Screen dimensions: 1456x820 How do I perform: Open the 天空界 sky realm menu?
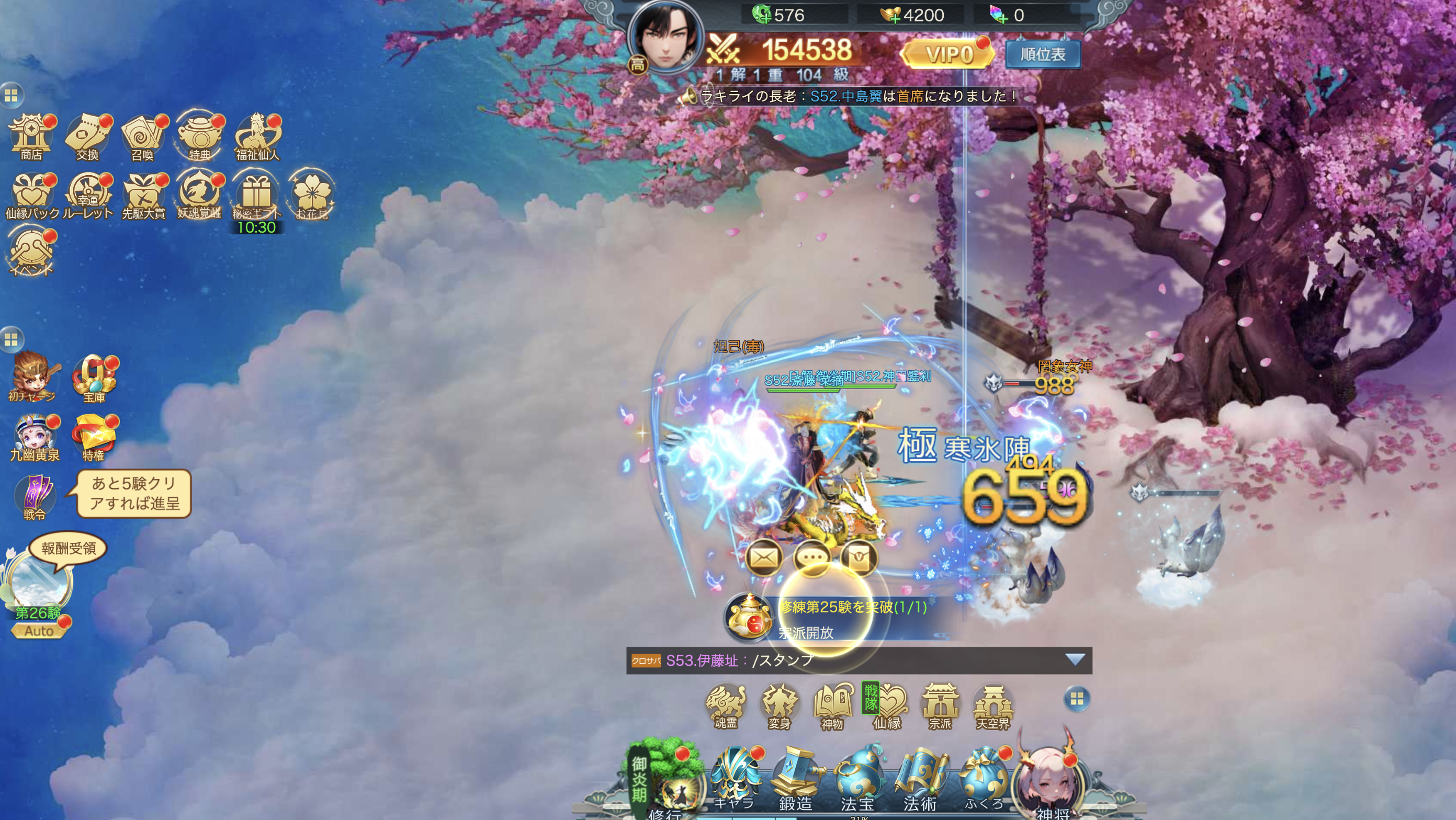(993, 706)
